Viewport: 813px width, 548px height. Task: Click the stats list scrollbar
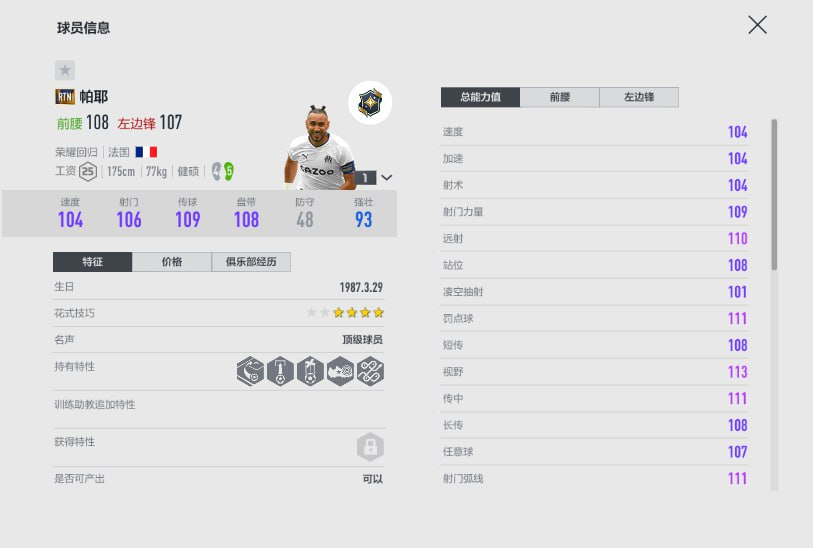pyautogui.click(x=774, y=195)
